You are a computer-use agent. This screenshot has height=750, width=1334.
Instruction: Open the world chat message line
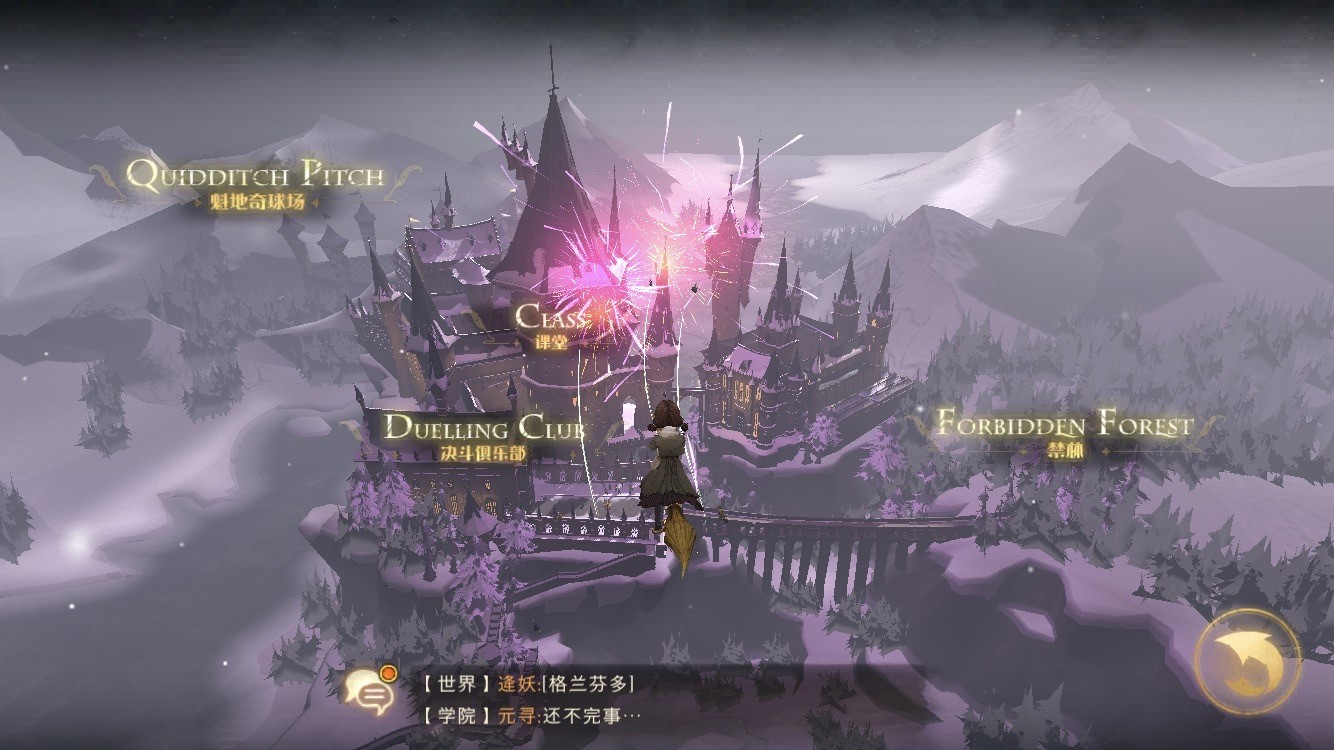528,684
